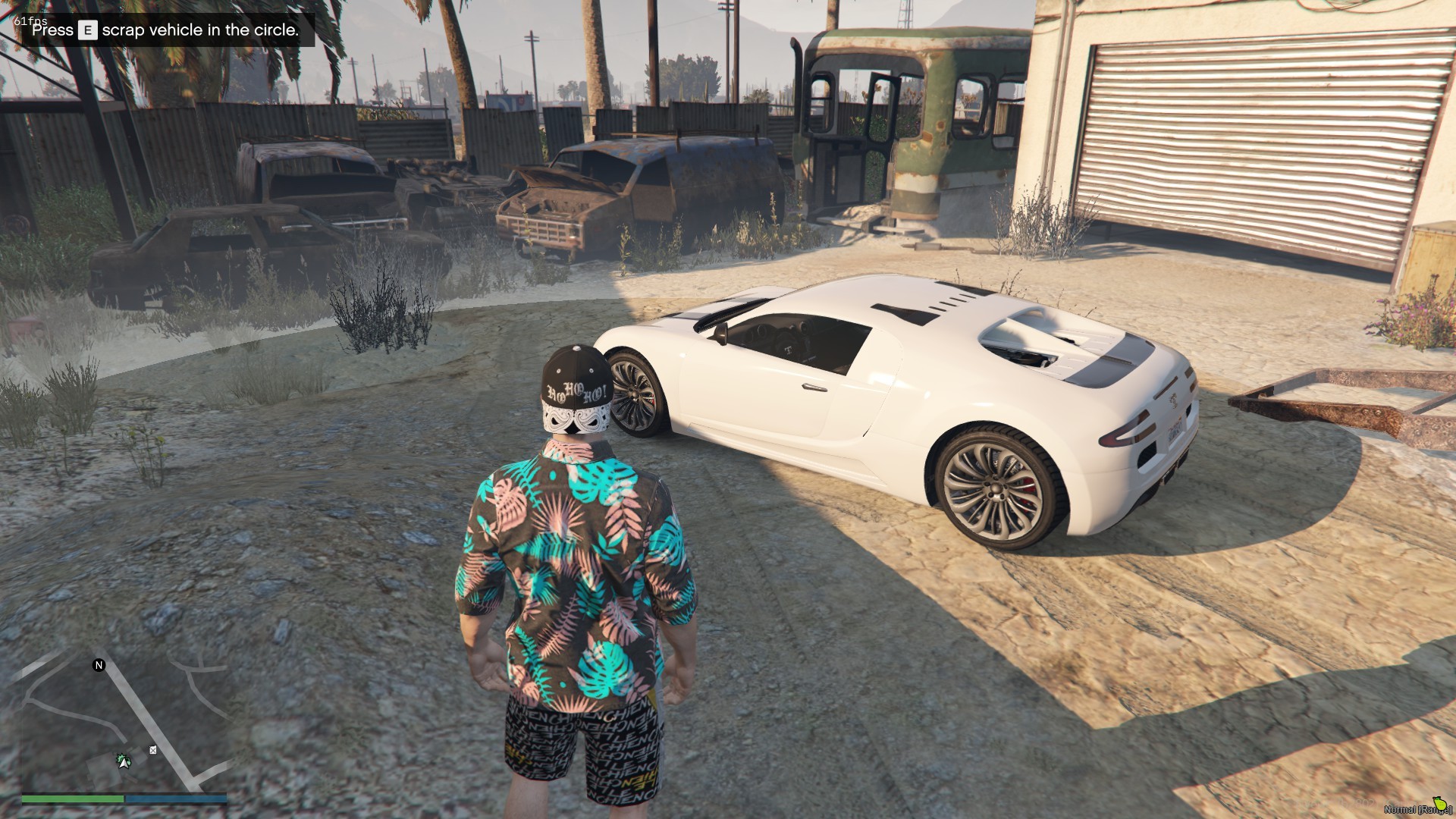Click the green lime icon
Screen dimensions: 1456x819
(1440, 804)
